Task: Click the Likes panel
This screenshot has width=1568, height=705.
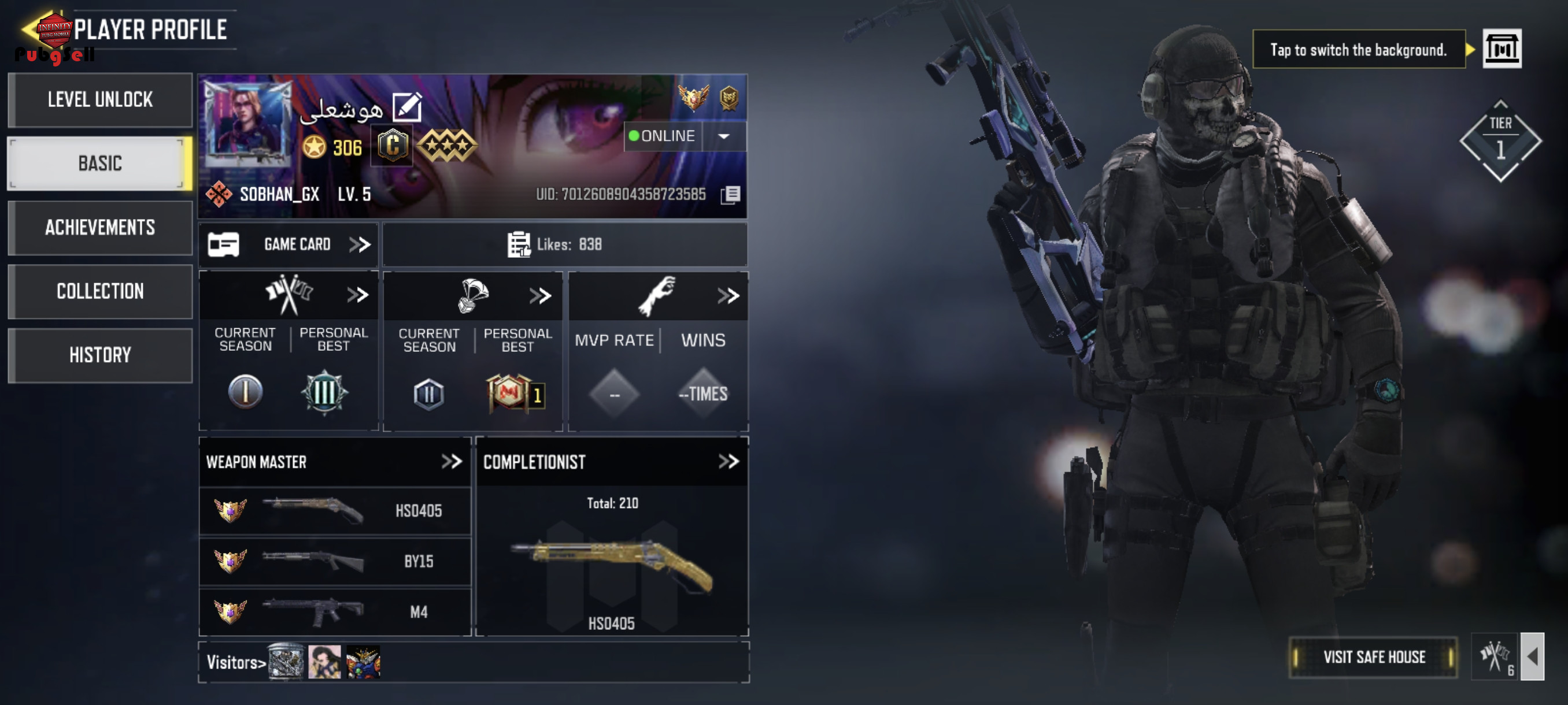Action: tap(564, 244)
